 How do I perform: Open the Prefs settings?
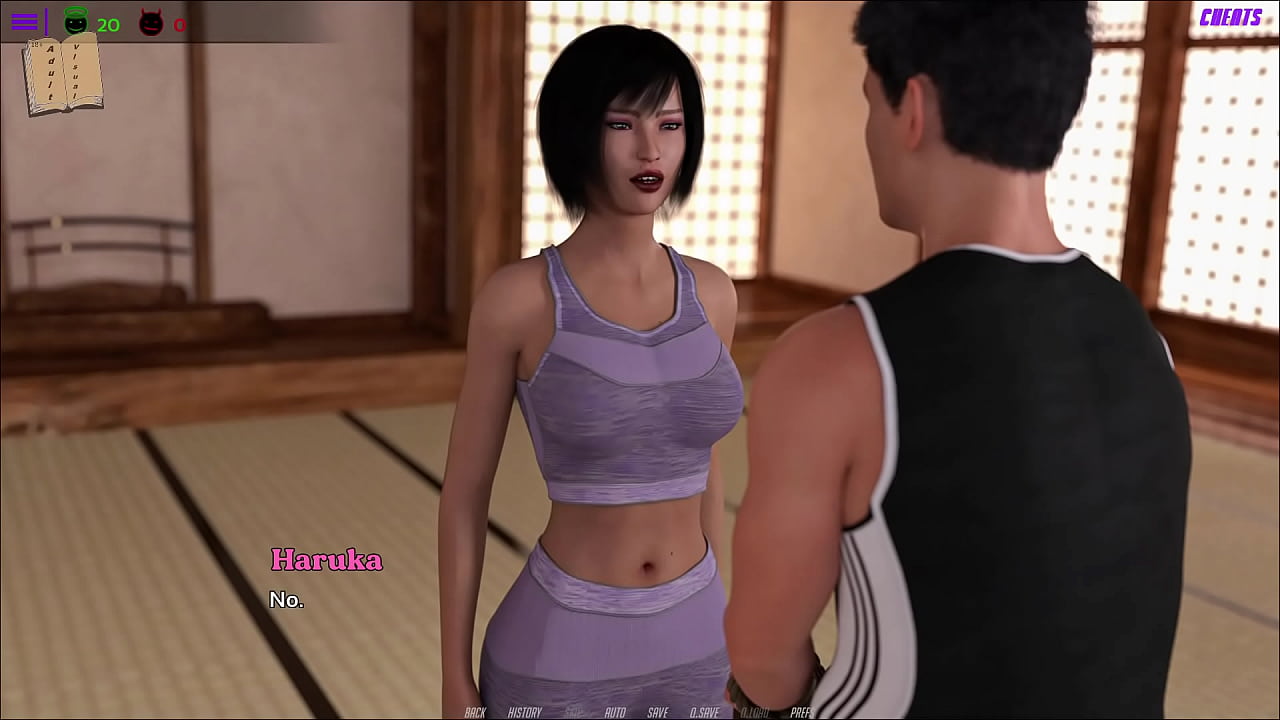[801, 712]
